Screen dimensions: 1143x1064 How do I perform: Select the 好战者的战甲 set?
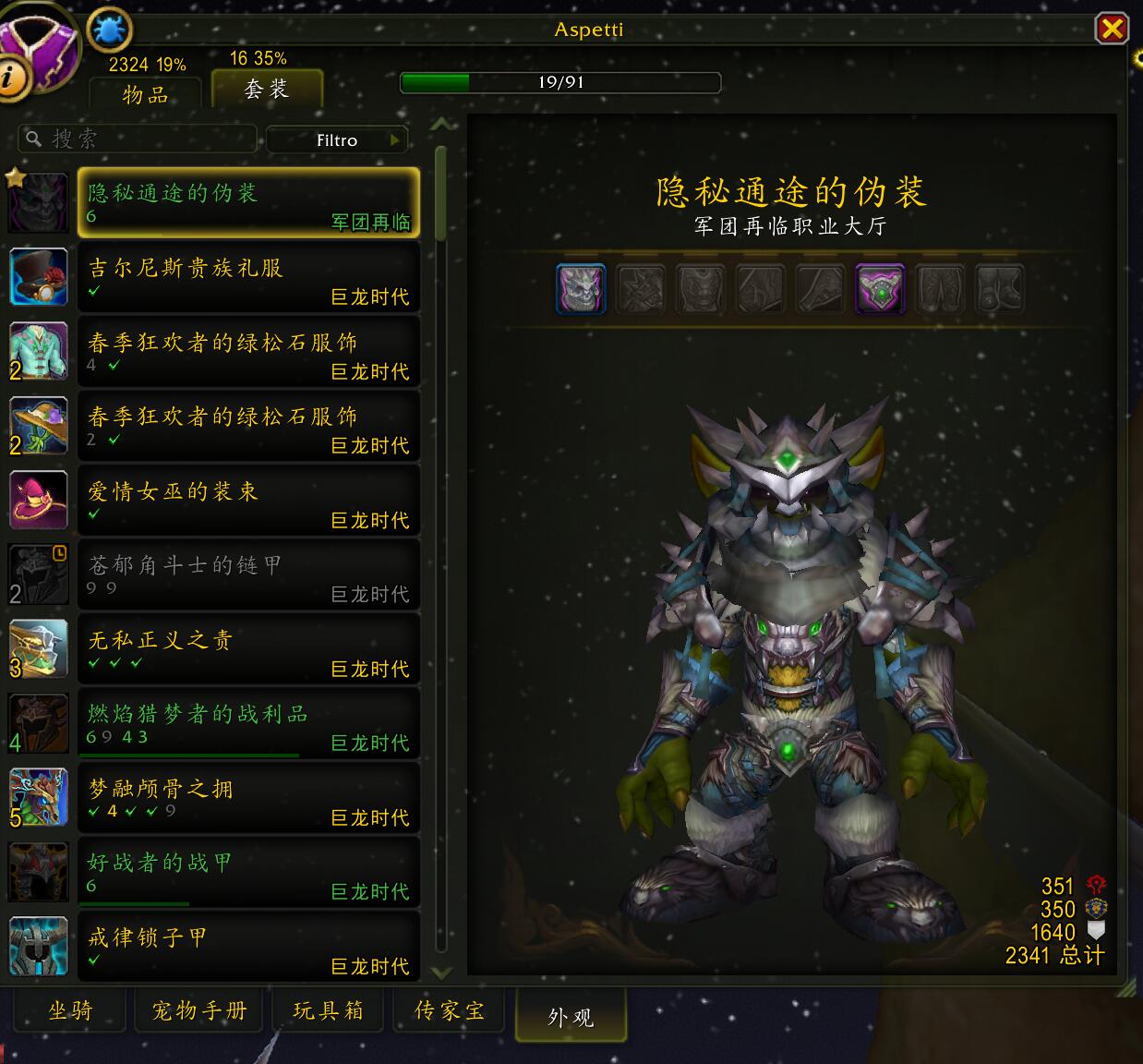click(x=248, y=873)
